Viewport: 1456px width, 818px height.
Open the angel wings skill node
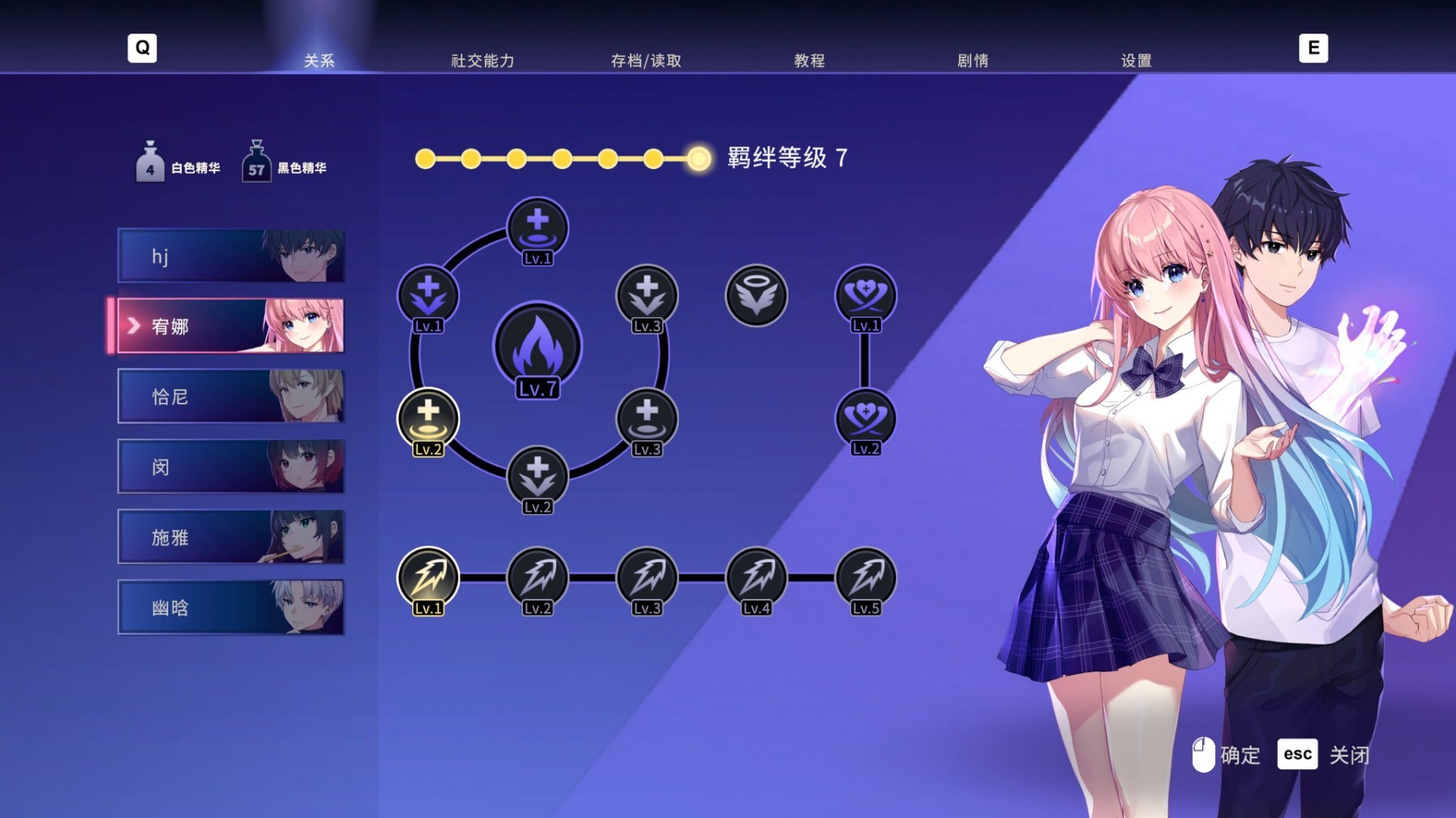[756, 295]
